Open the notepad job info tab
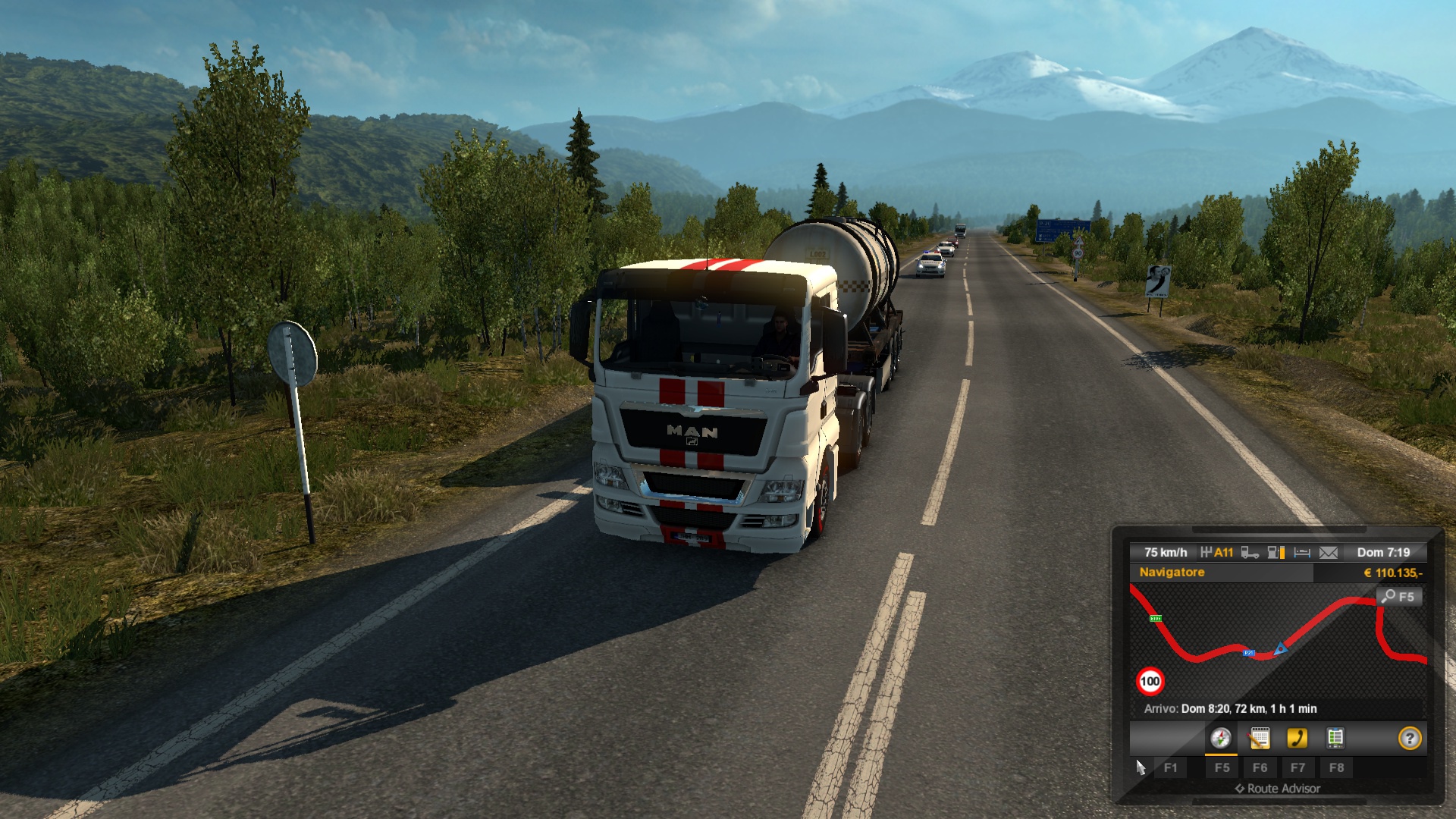 (x=1260, y=738)
